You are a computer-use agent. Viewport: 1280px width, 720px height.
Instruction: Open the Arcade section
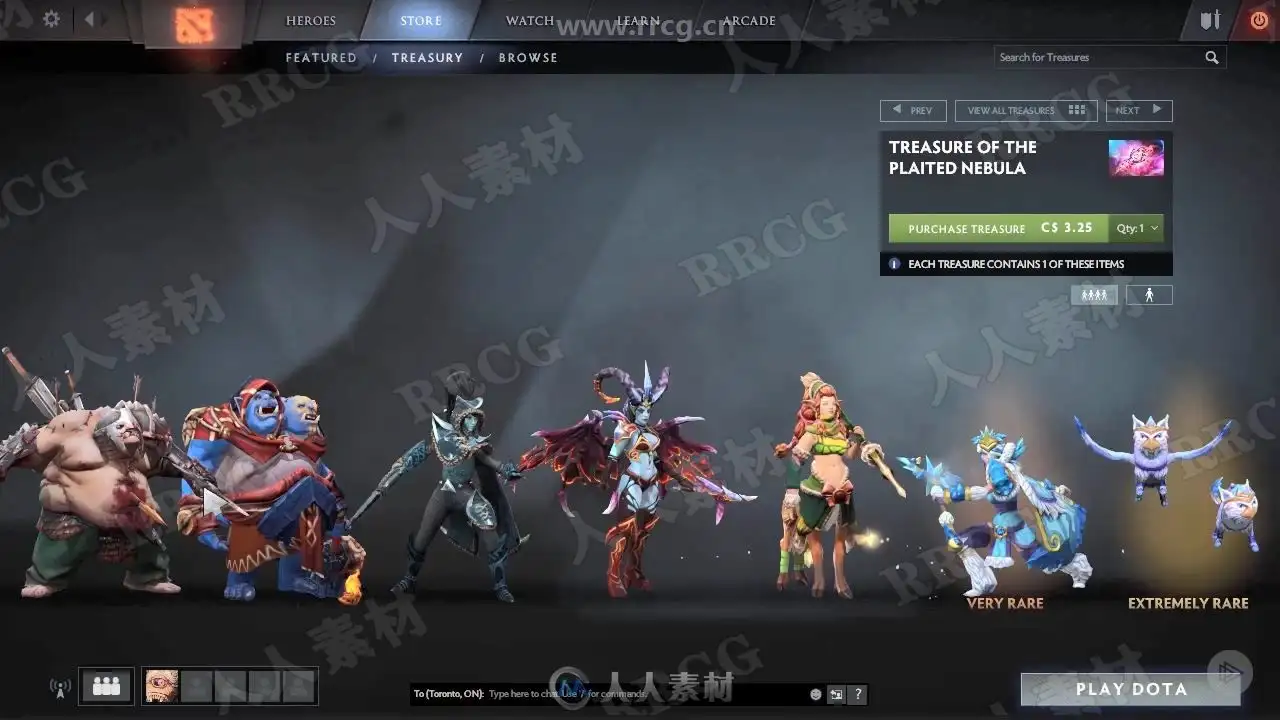pyautogui.click(x=749, y=21)
